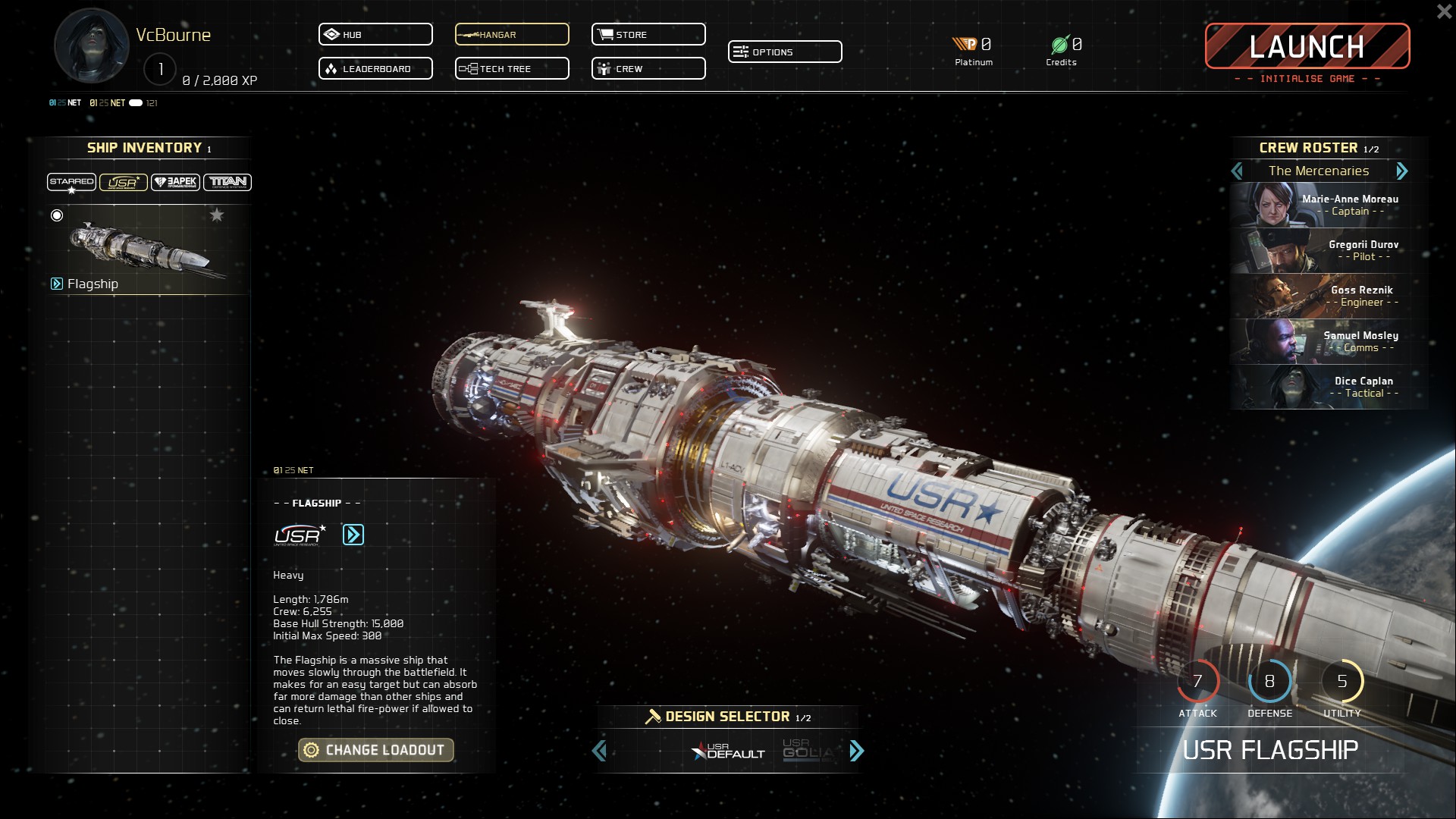Switch to the Hangar view

[x=512, y=35]
